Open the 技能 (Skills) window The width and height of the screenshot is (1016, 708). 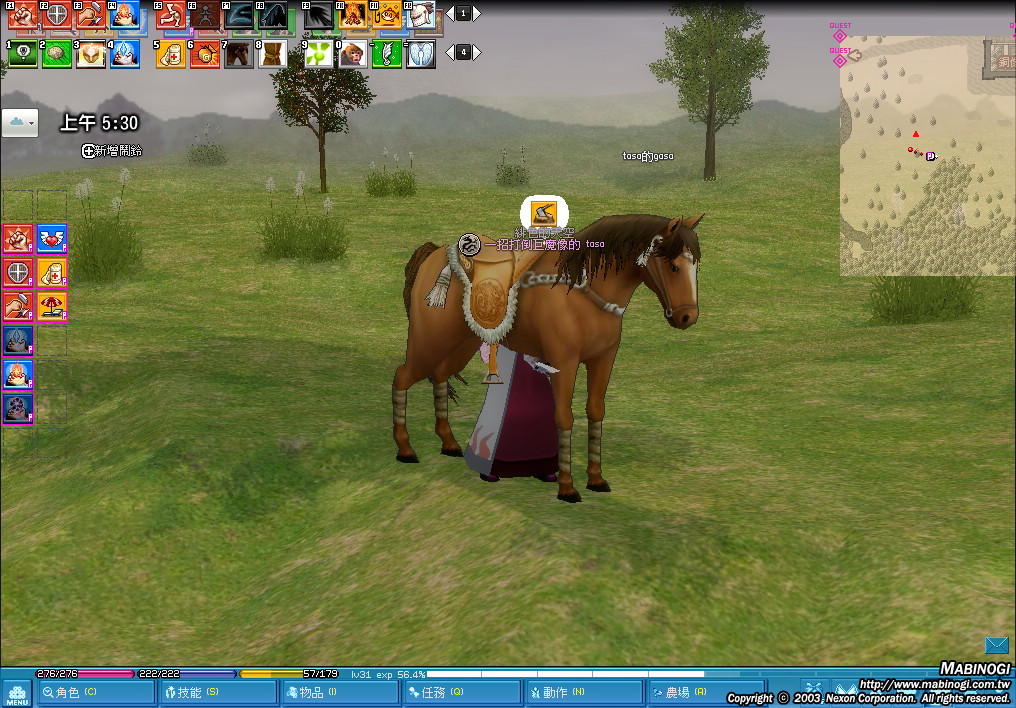217,692
